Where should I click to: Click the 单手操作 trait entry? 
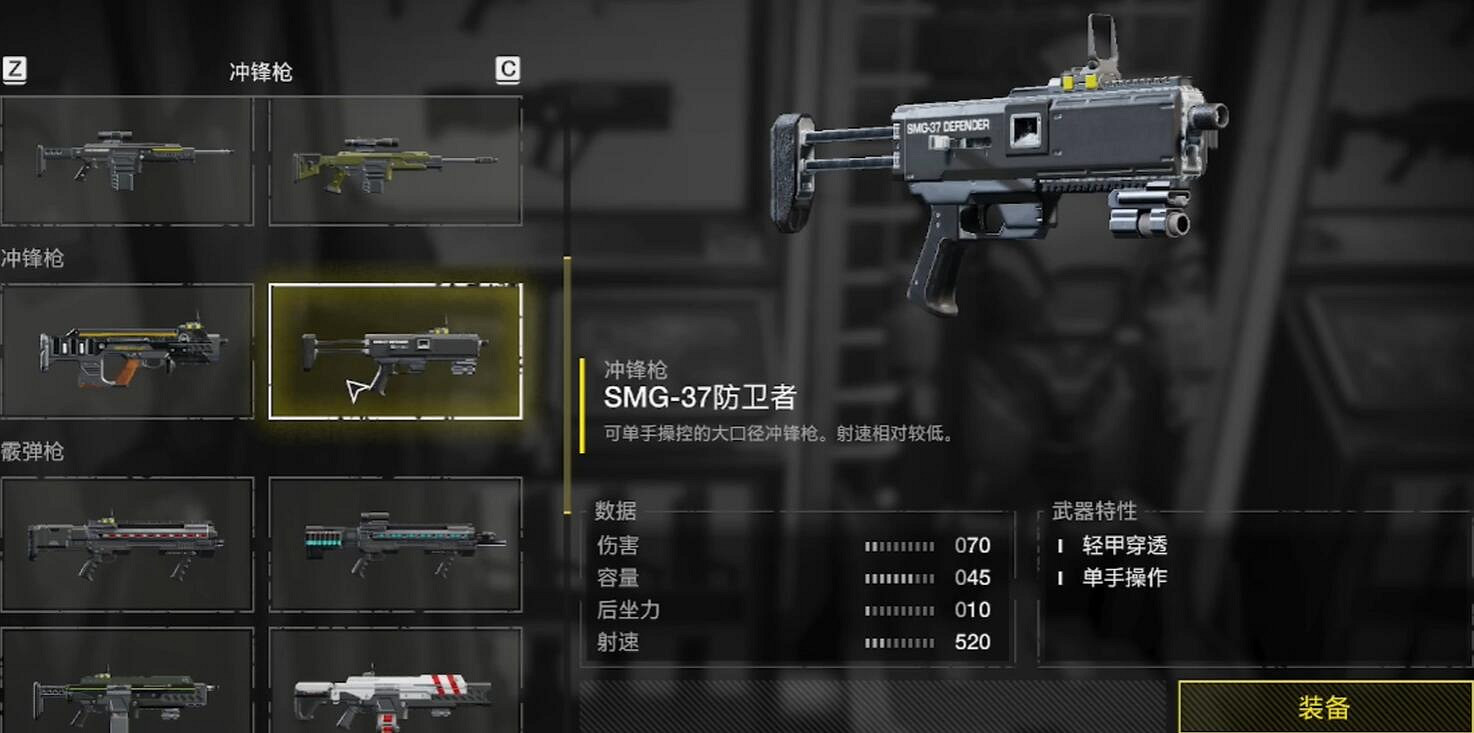1123,578
